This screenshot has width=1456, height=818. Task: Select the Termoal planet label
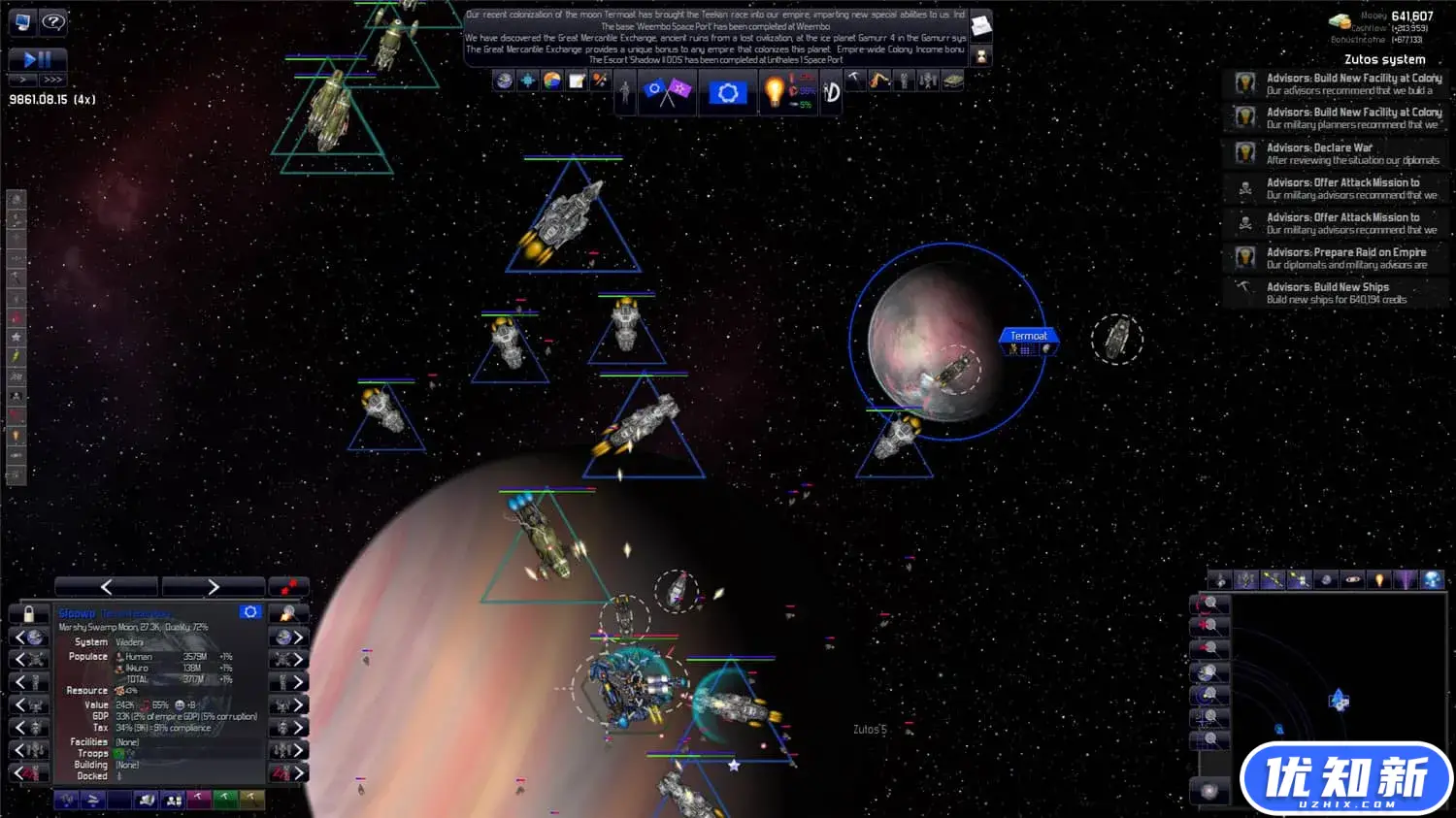coord(1028,335)
